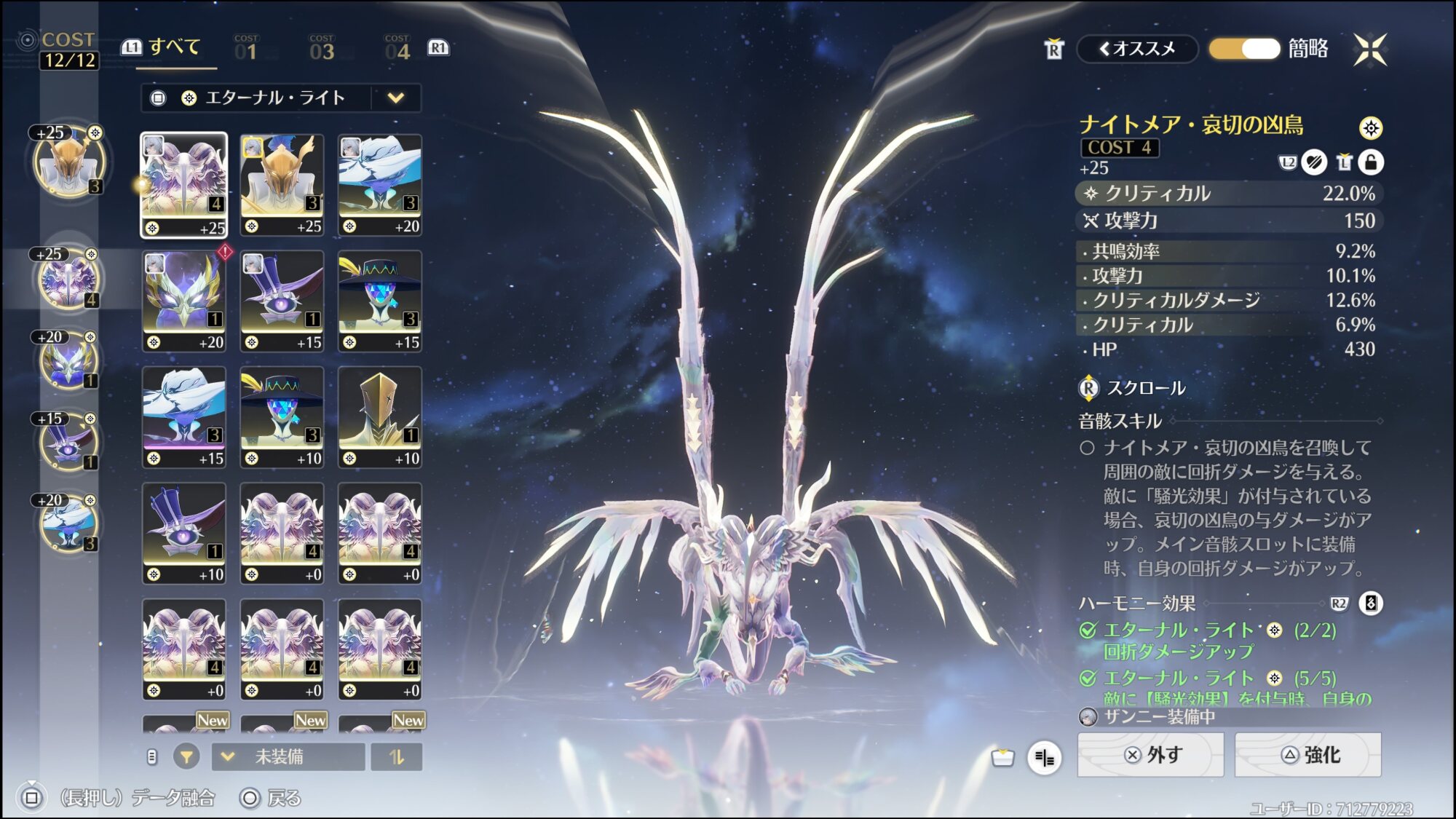Click the yellow funnel filter icon
1456x819 pixels.
[x=186, y=757]
